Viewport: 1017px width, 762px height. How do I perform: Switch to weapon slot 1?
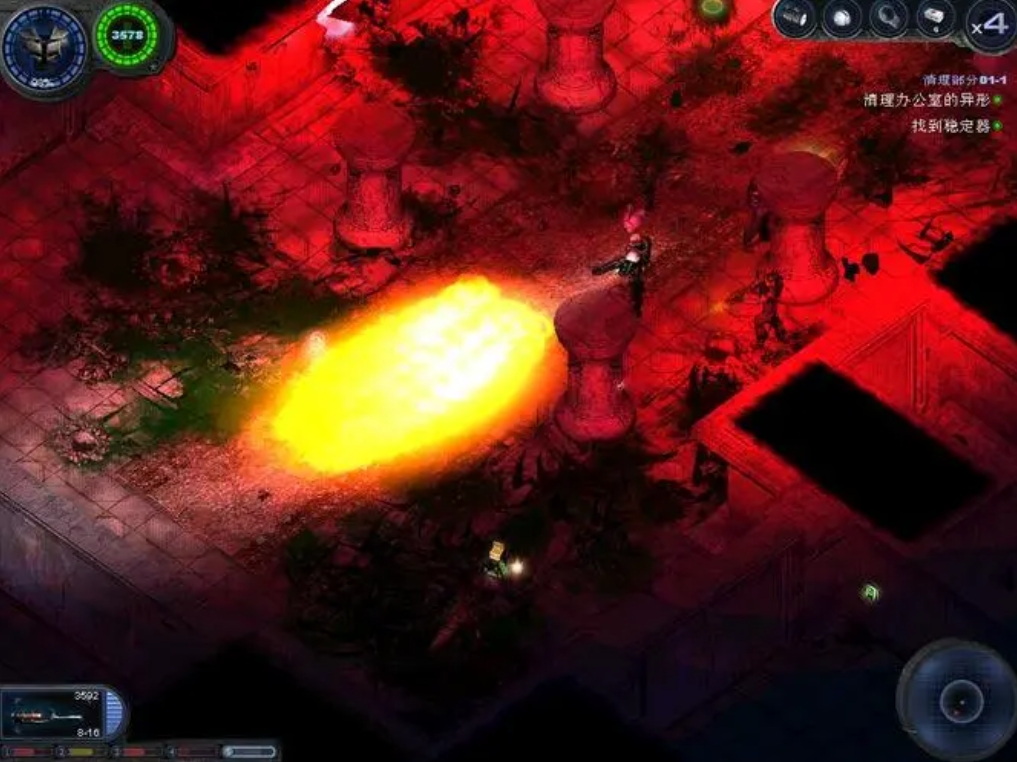30,750
